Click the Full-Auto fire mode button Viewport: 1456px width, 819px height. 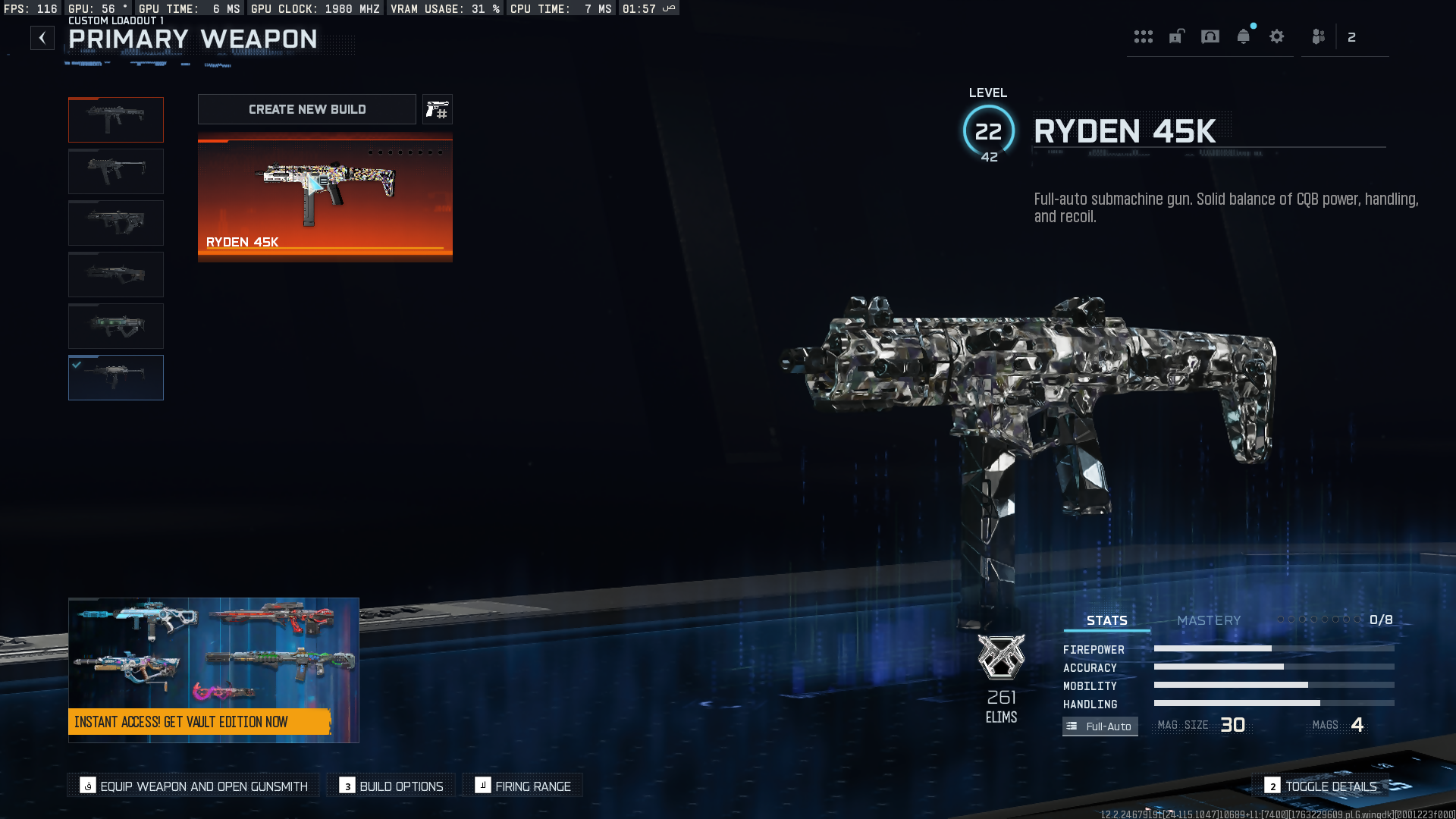point(1100,726)
